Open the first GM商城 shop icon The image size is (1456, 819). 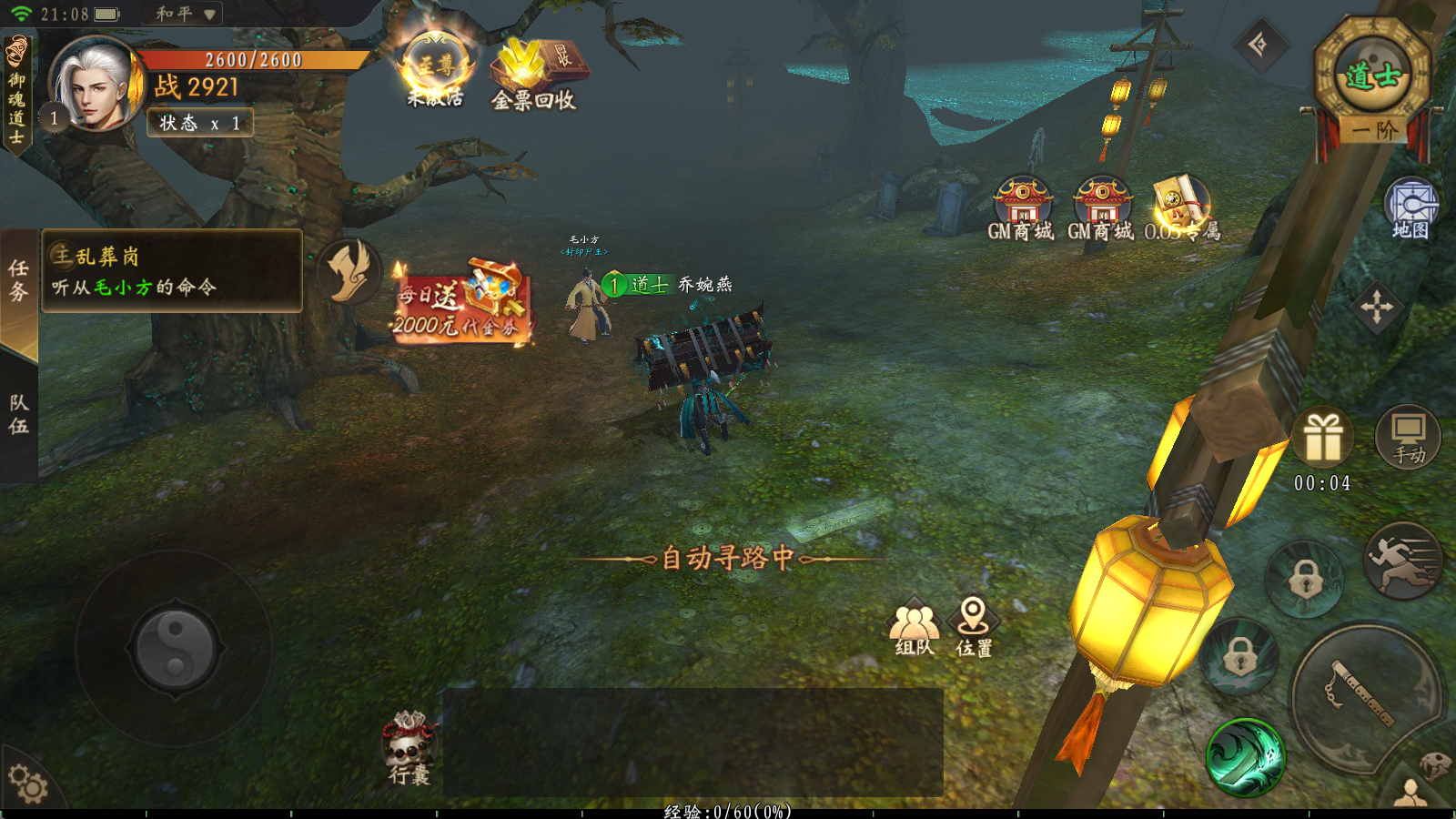coord(1021,209)
